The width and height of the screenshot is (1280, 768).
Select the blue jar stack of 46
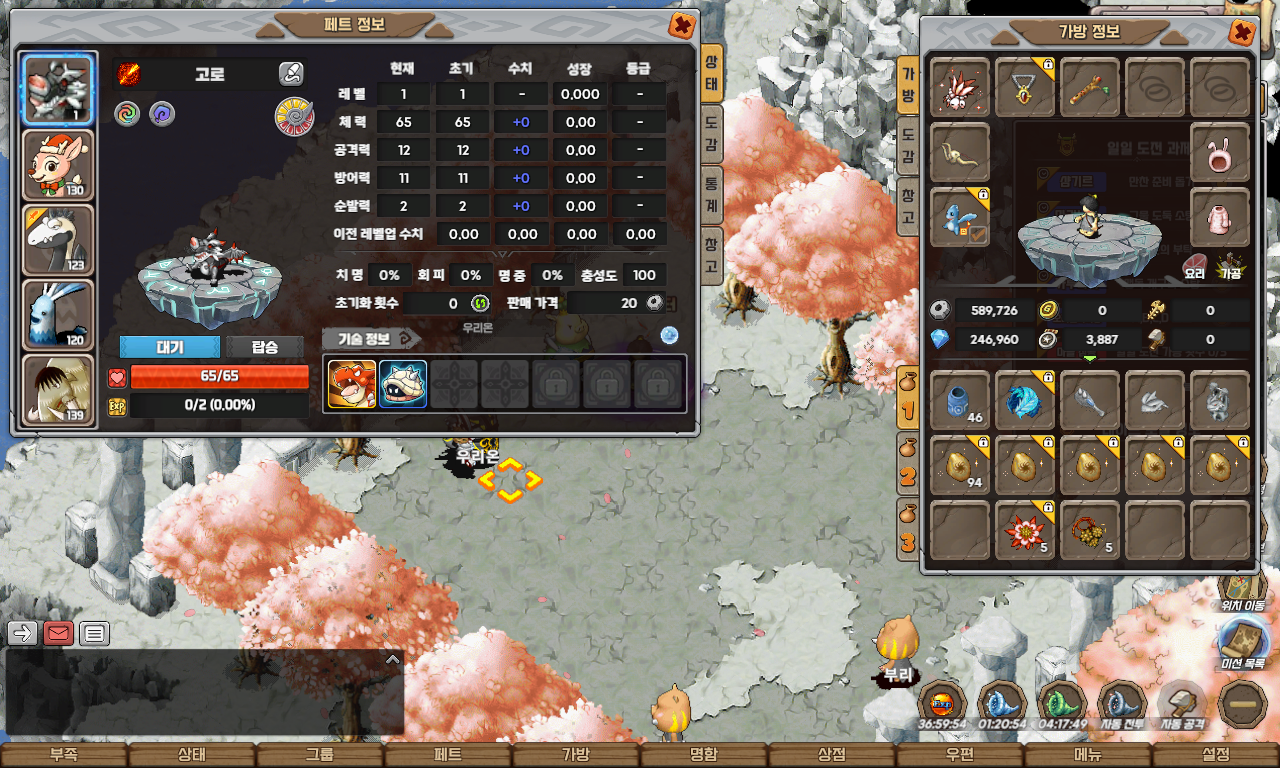pos(960,401)
